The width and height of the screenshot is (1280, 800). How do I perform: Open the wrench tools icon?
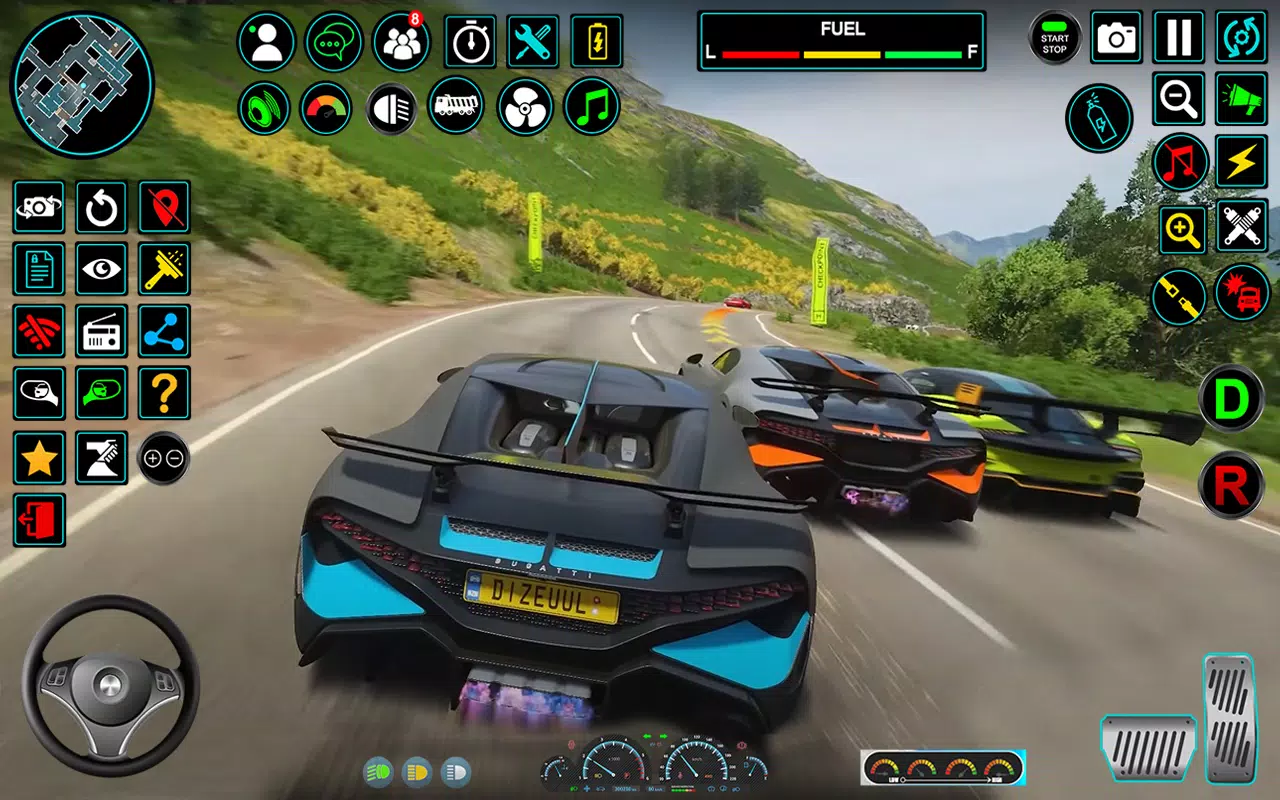coord(533,40)
